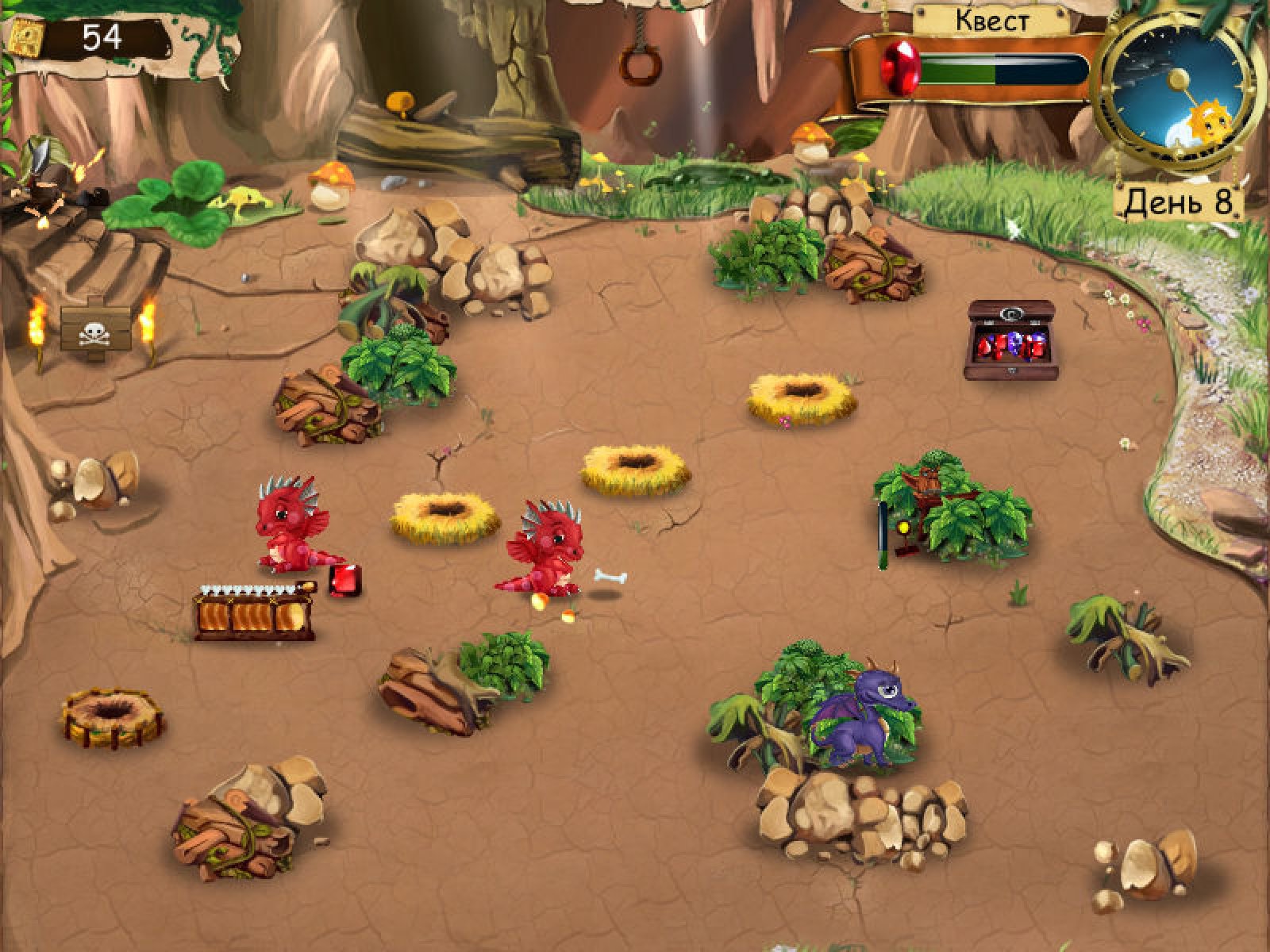This screenshot has width=1270, height=952.
Task: Open the Квест quest panel
Action: click(991, 21)
